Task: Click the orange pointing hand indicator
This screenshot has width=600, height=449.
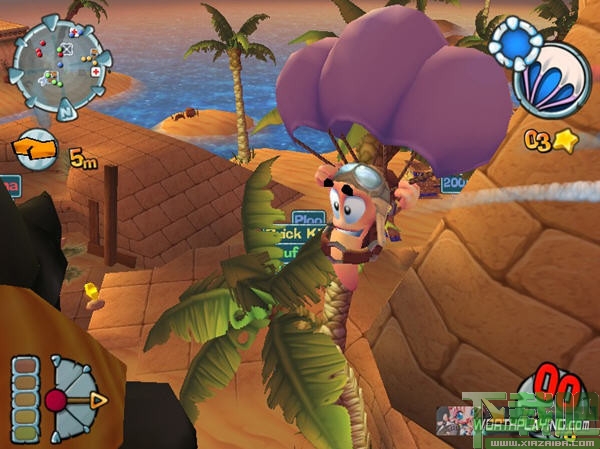Action: pos(35,150)
